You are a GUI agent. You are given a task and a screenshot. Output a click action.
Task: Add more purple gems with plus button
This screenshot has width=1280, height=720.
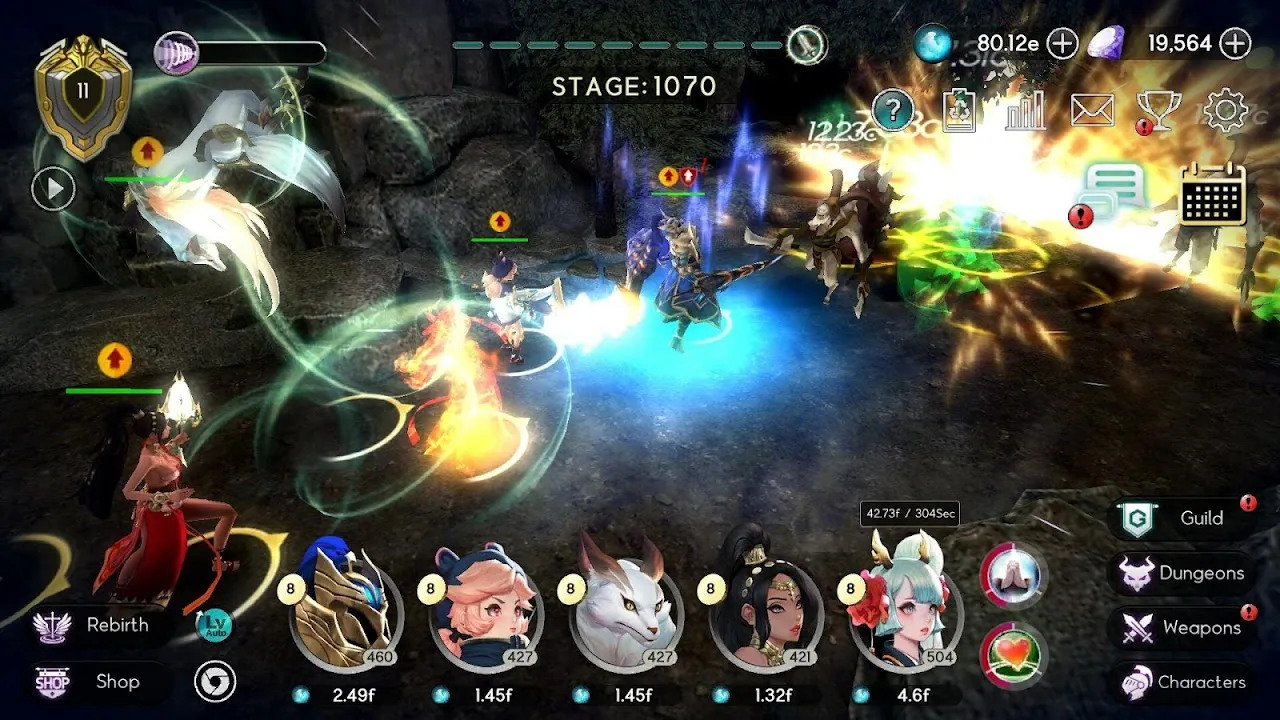click(x=1236, y=43)
